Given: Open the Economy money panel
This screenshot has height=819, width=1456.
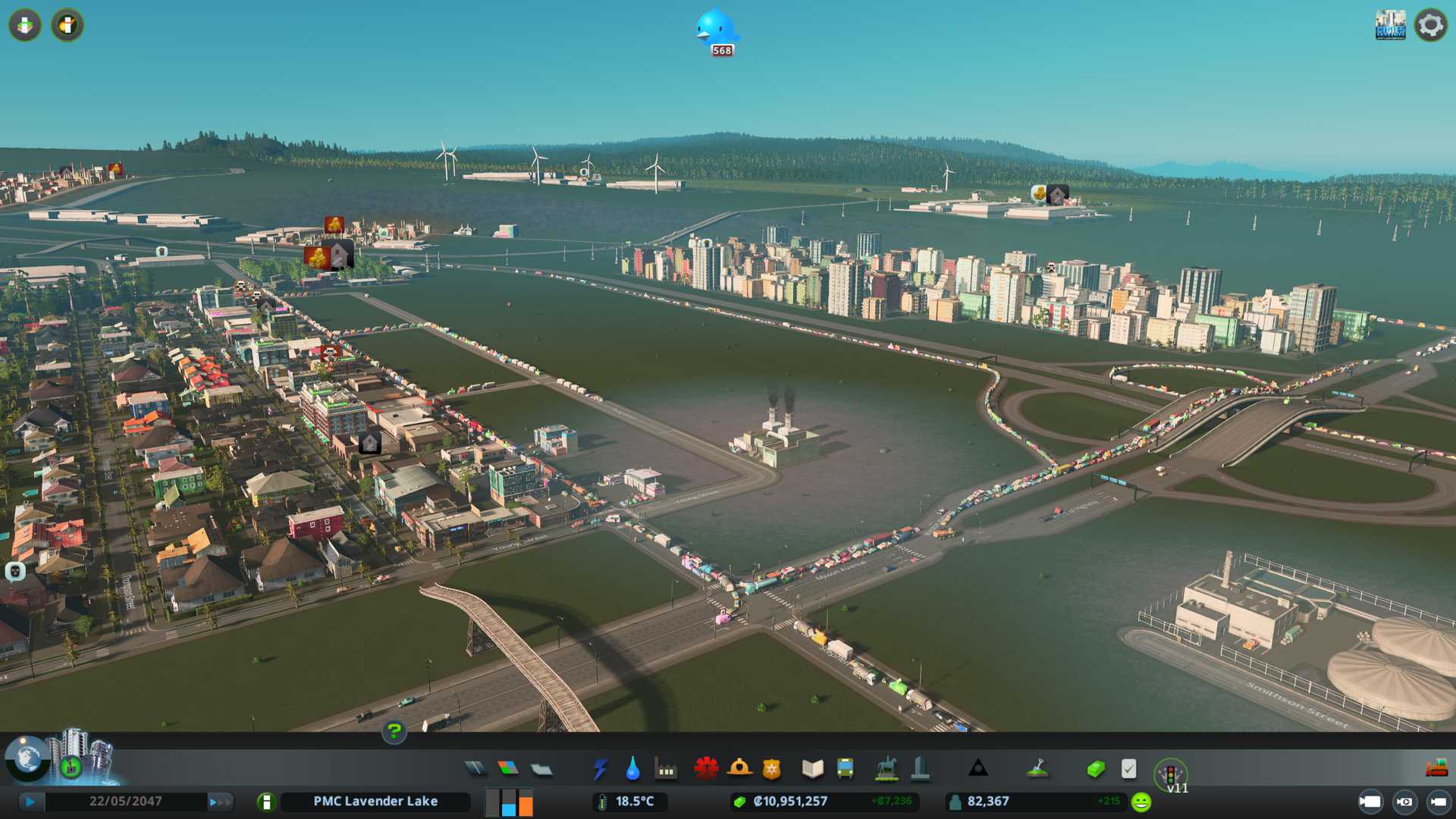Looking at the screenshot, I should click(x=1096, y=769).
